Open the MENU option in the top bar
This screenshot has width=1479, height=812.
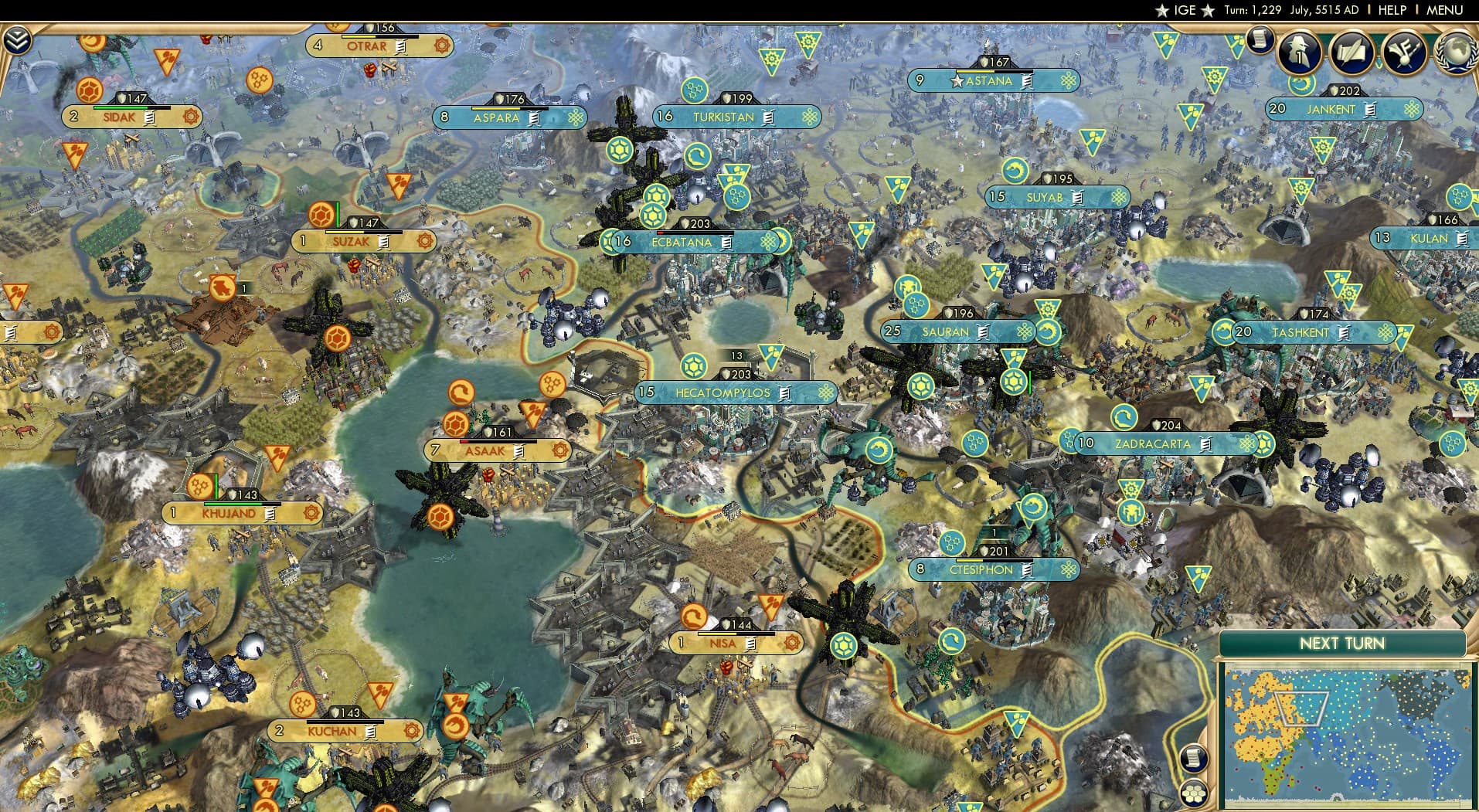tap(1447, 10)
